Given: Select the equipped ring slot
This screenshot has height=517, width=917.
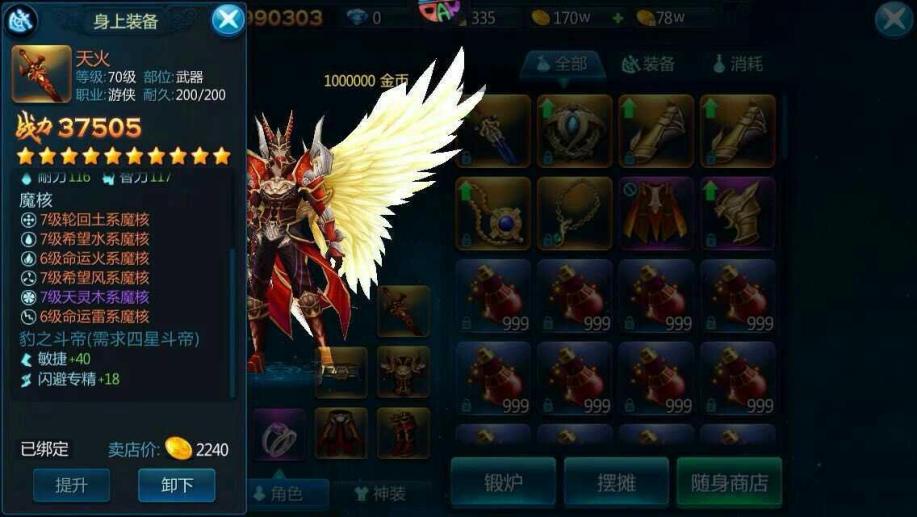Looking at the screenshot, I should (279, 434).
